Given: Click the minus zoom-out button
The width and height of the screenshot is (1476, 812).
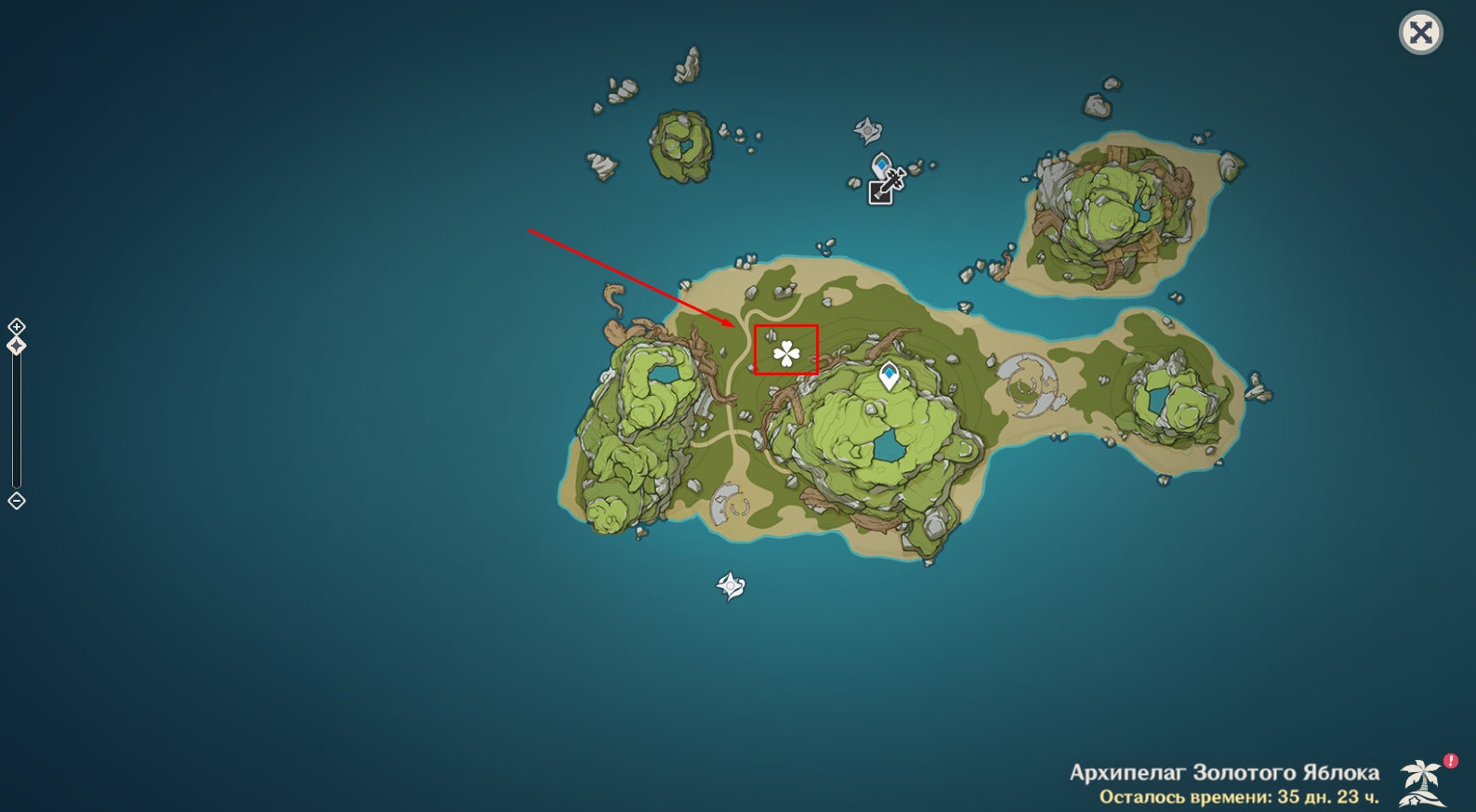Looking at the screenshot, I should (17, 501).
